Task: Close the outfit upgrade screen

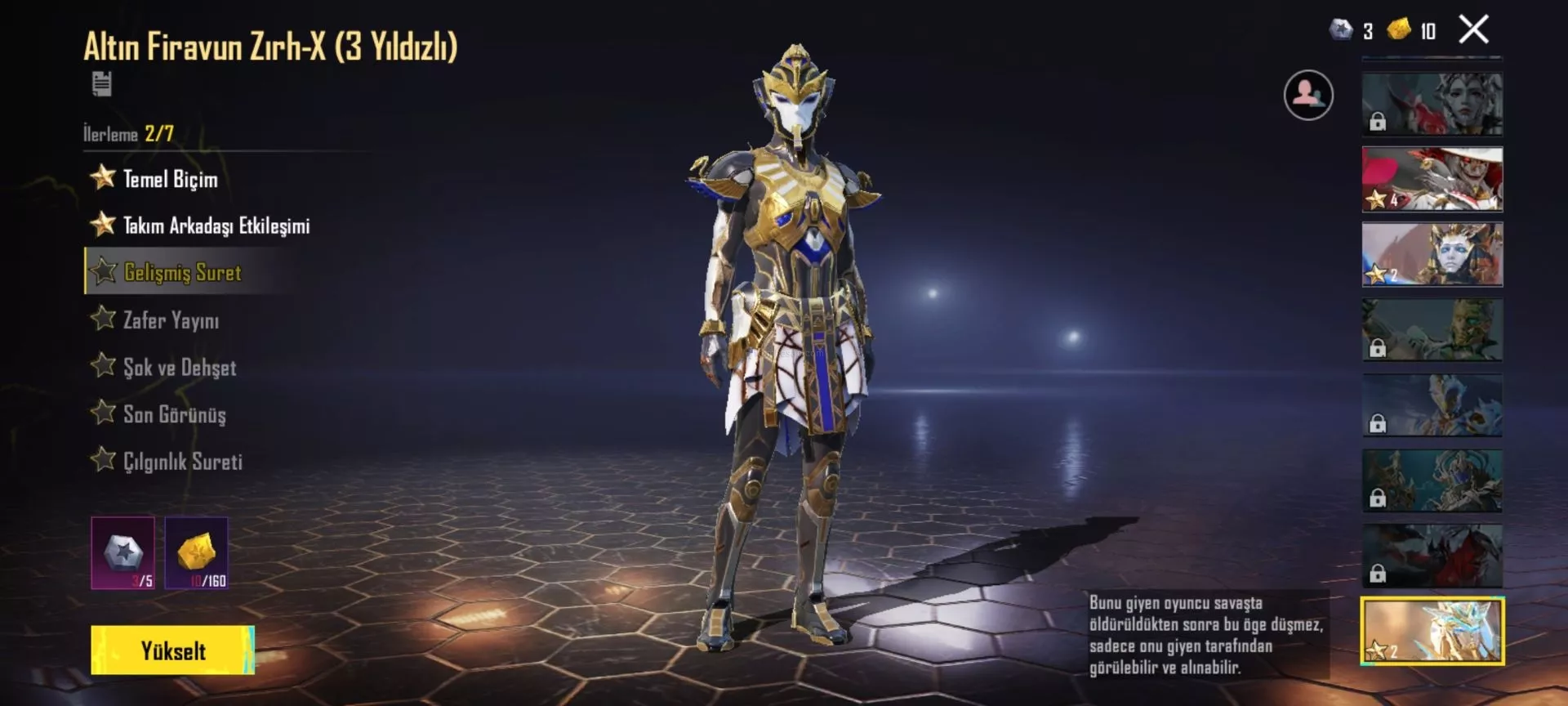Action: coord(1473,30)
